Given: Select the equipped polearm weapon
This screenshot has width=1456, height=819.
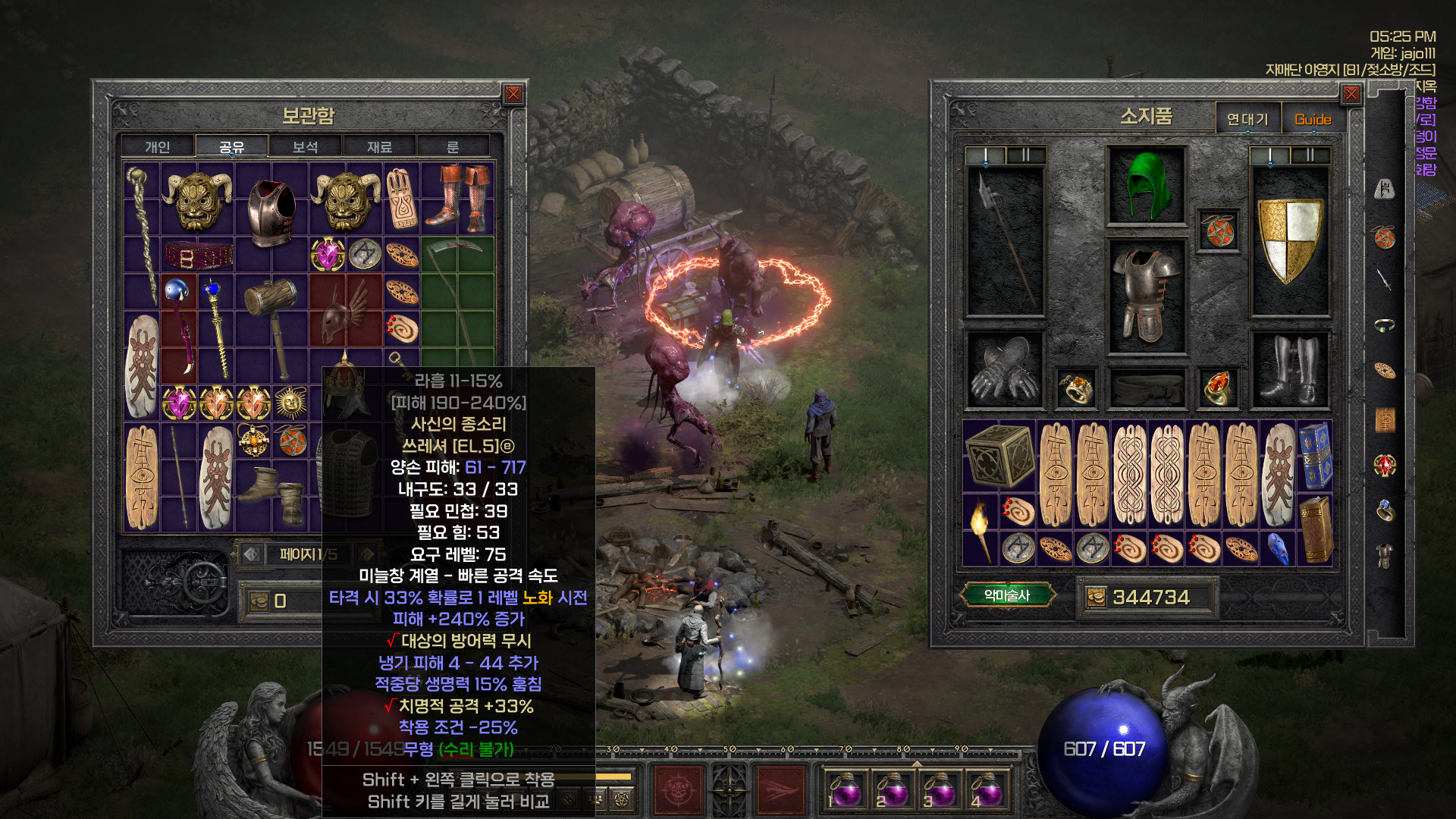Looking at the screenshot, I should click(x=1005, y=241).
